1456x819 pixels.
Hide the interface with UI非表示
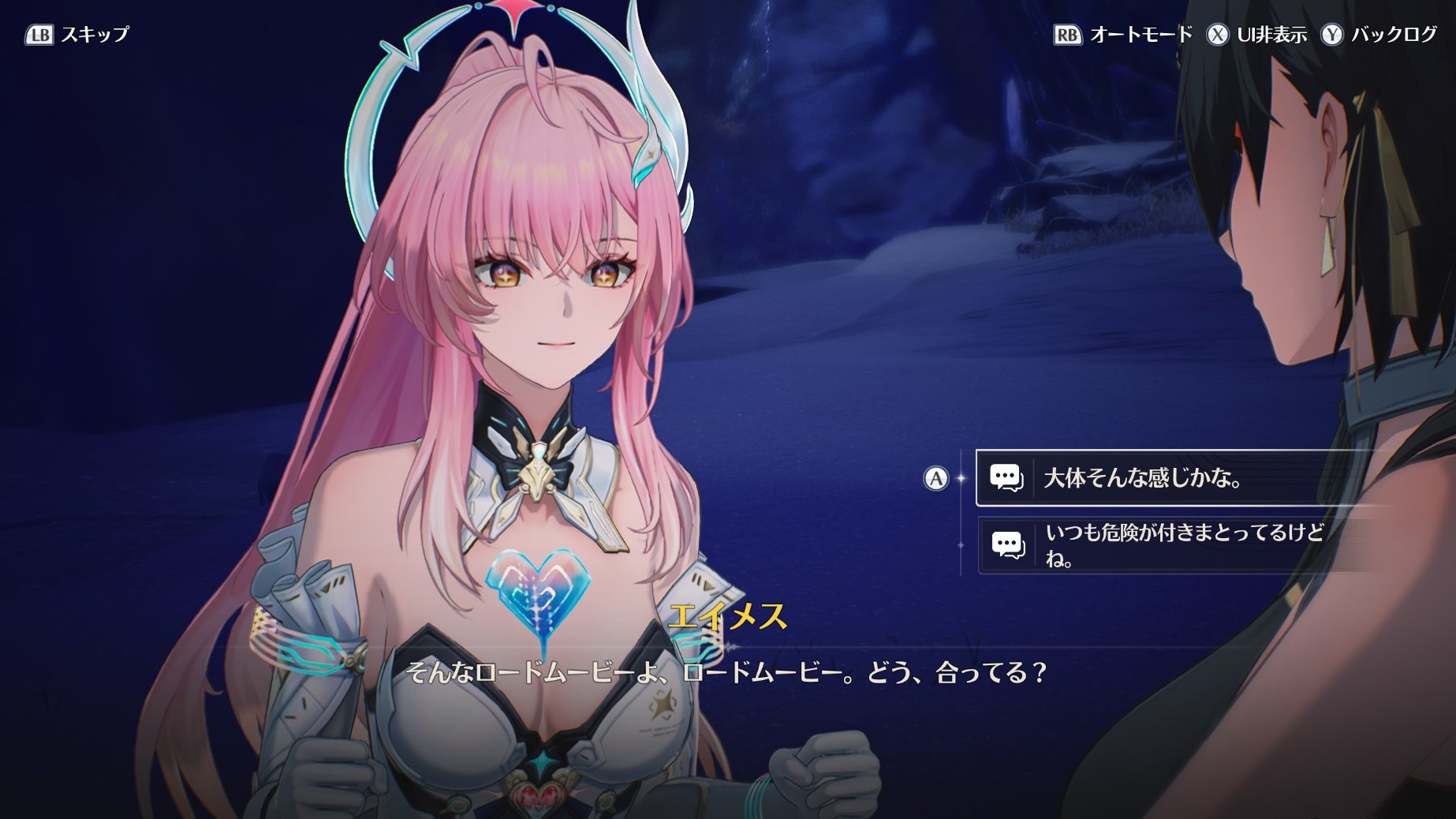tap(1256, 35)
